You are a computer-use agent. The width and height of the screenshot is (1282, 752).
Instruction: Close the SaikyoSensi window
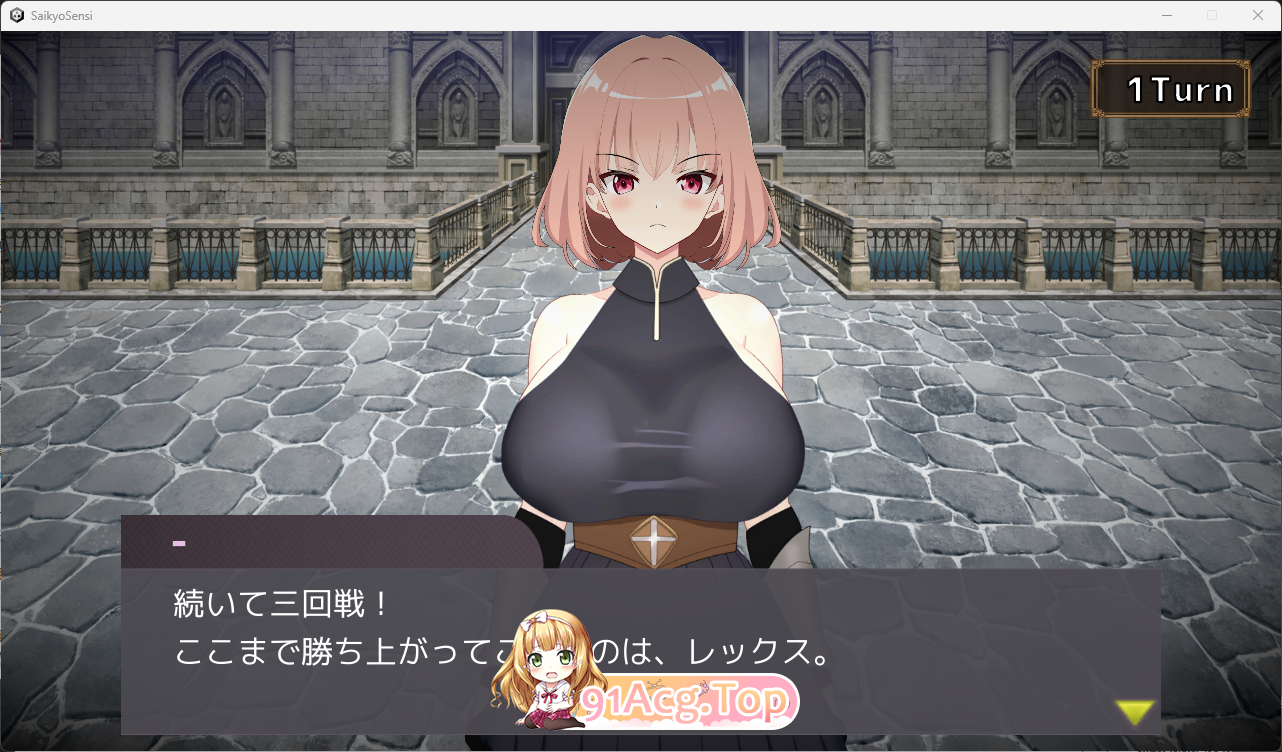(x=1258, y=15)
